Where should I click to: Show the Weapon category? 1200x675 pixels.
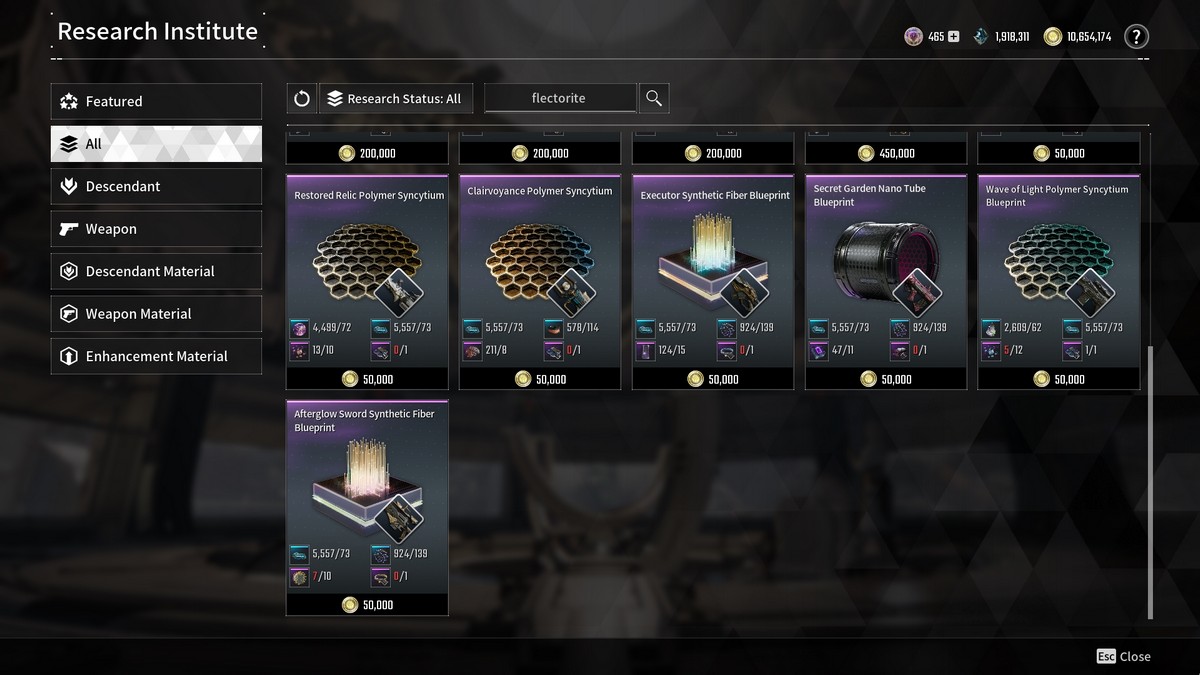point(156,229)
